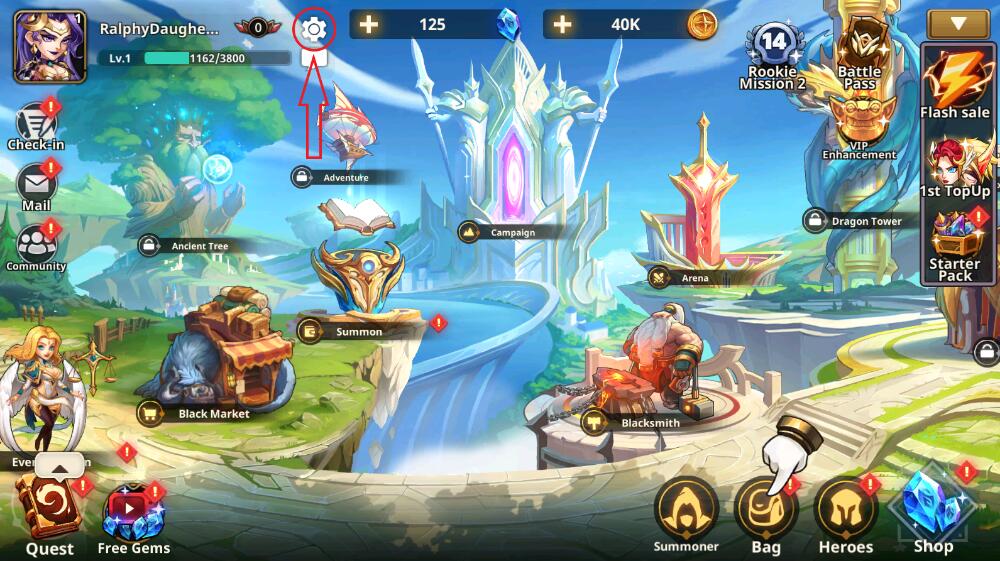The height and width of the screenshot is (561, 1000).
Task: Add more blue gems with plus button
Action: [370, 24]
